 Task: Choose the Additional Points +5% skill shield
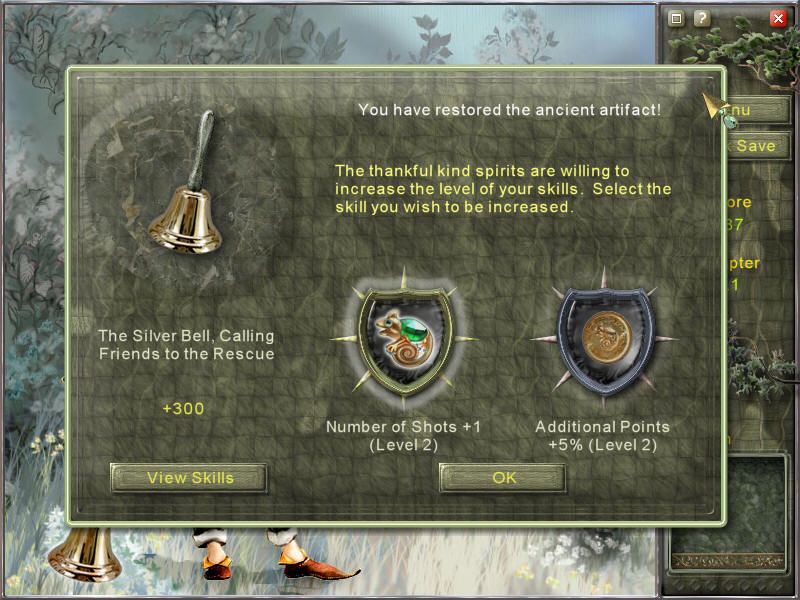(603, 344)
